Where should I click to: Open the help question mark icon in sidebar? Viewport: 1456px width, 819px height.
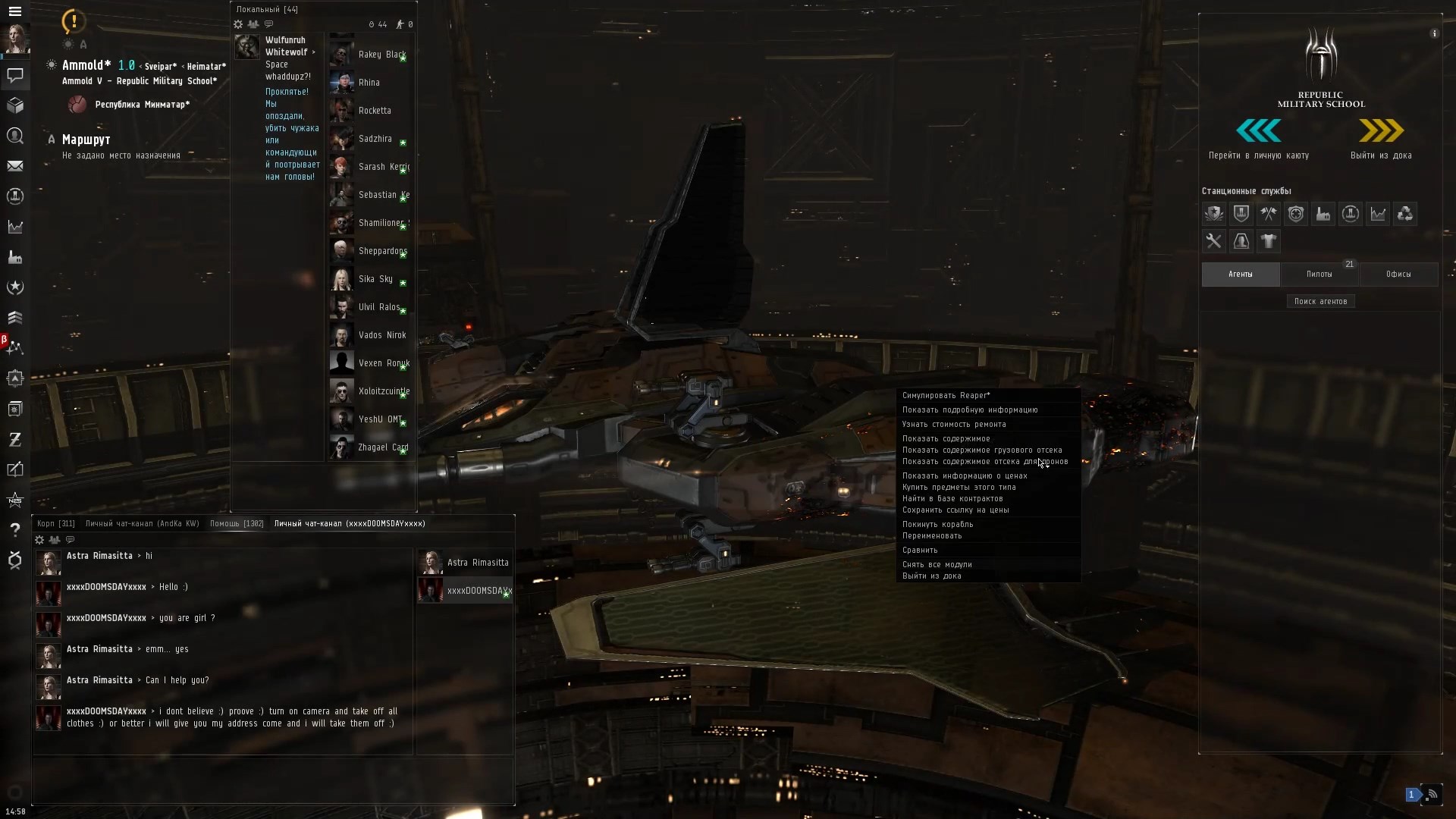(15, 530)
